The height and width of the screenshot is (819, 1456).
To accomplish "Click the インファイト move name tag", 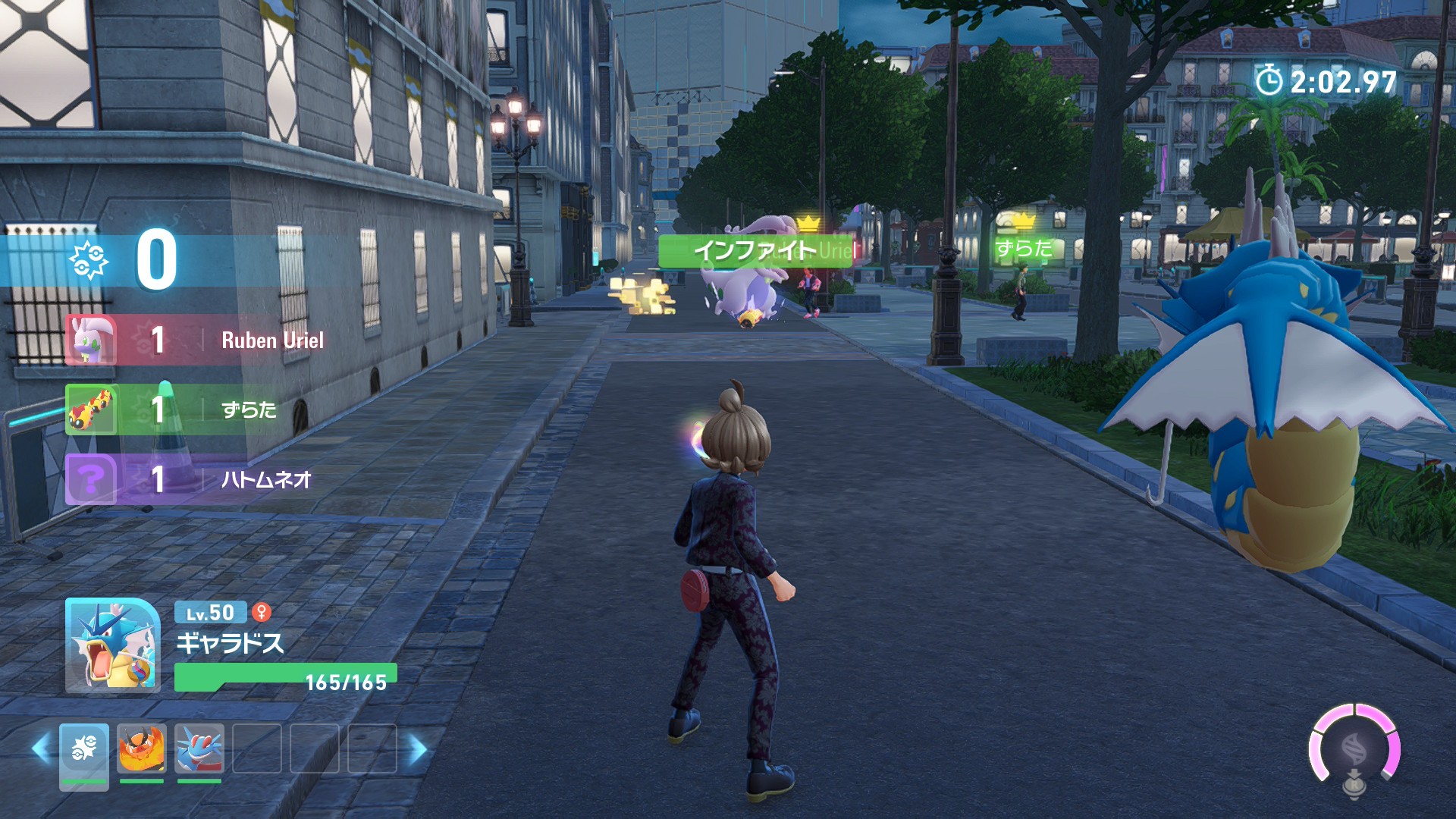I will 754,250.
